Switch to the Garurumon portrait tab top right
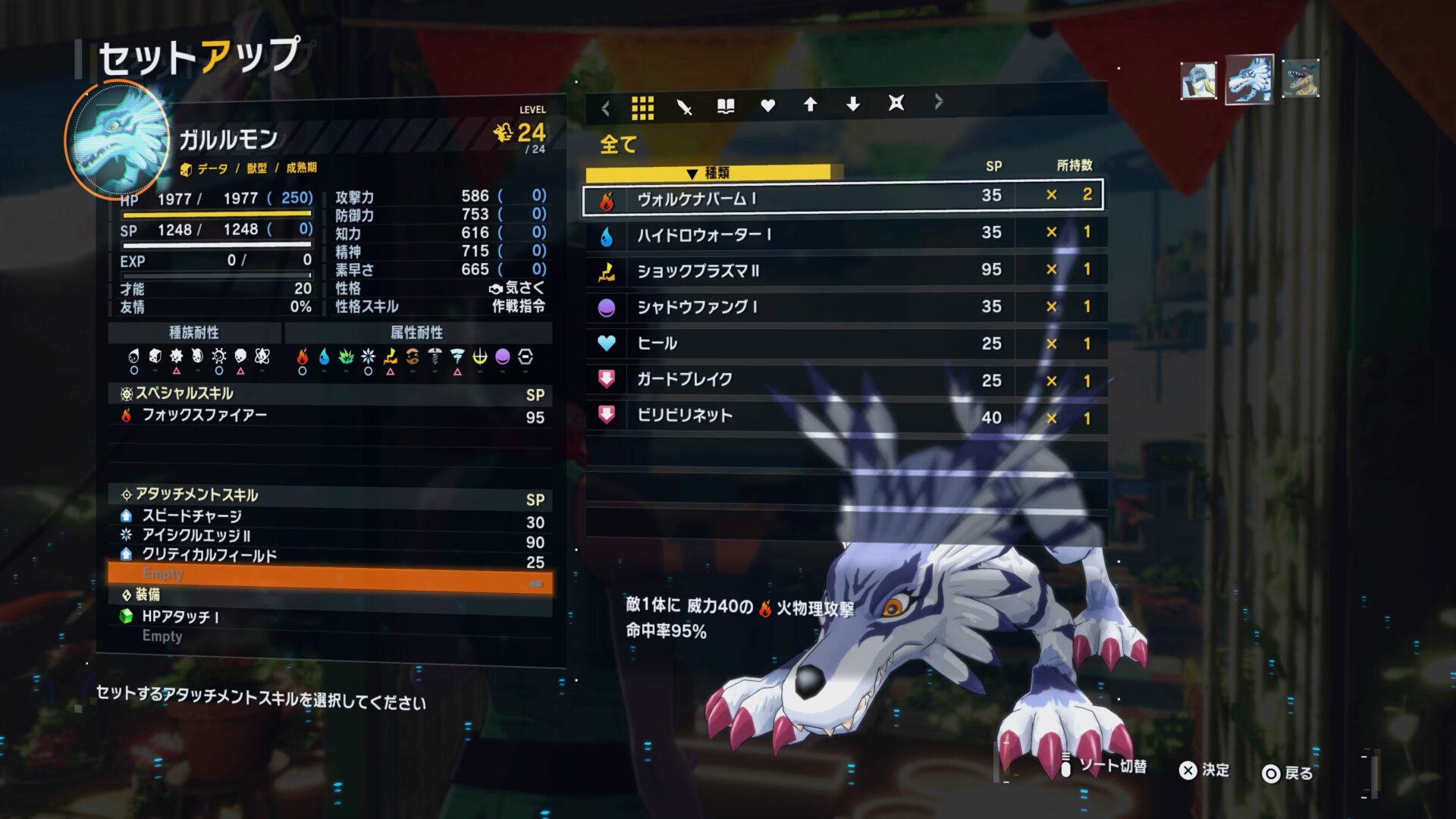Screen dimensions: 1456x819 tap(1249, 79)
